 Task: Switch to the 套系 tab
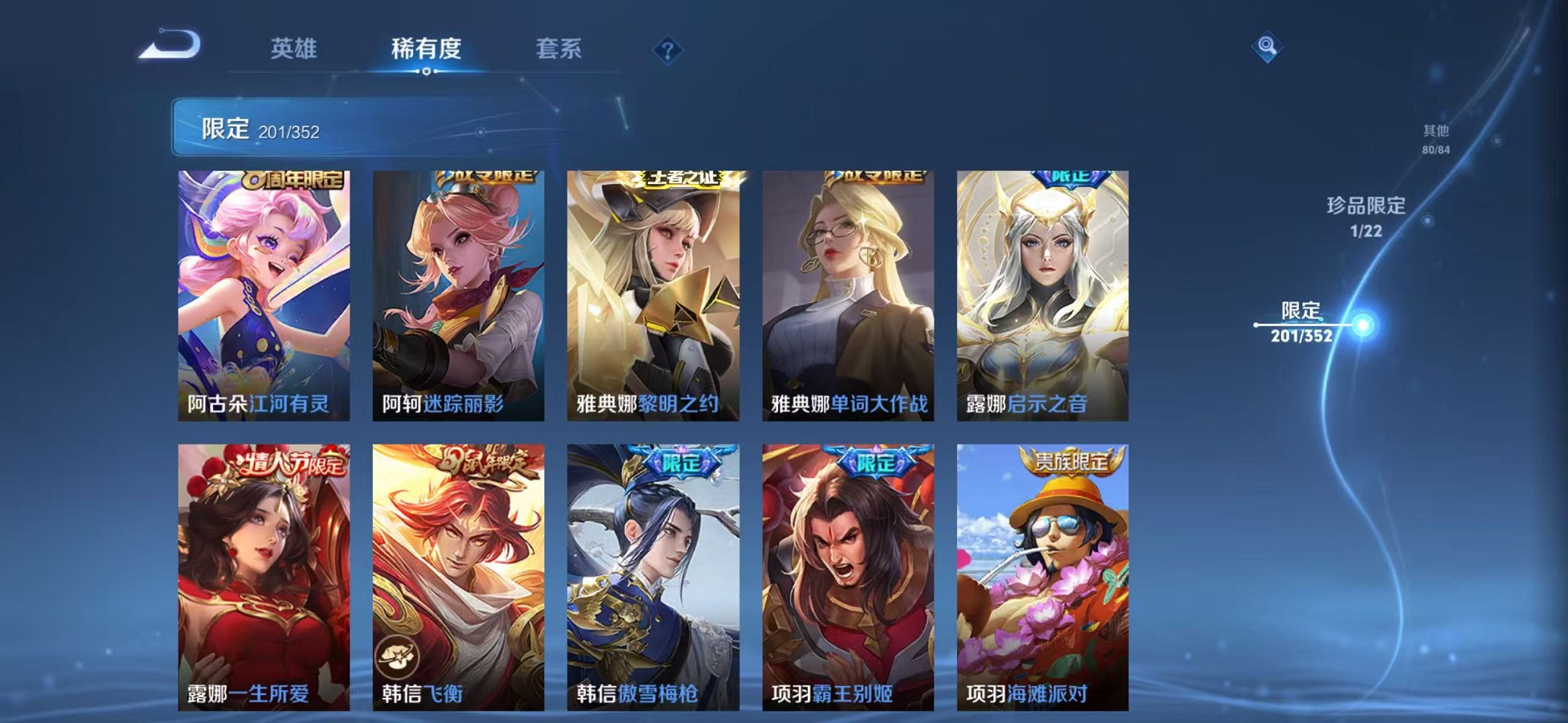tap(559, 49)
